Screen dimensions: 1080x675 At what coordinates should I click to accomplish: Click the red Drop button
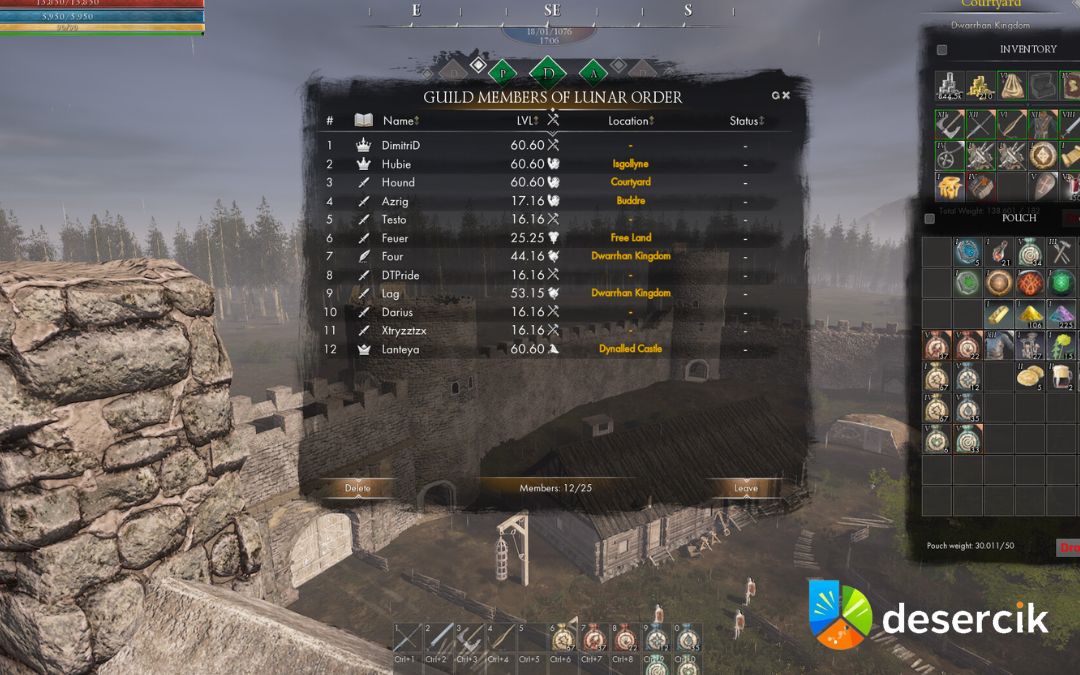(x=1069, y=547)
